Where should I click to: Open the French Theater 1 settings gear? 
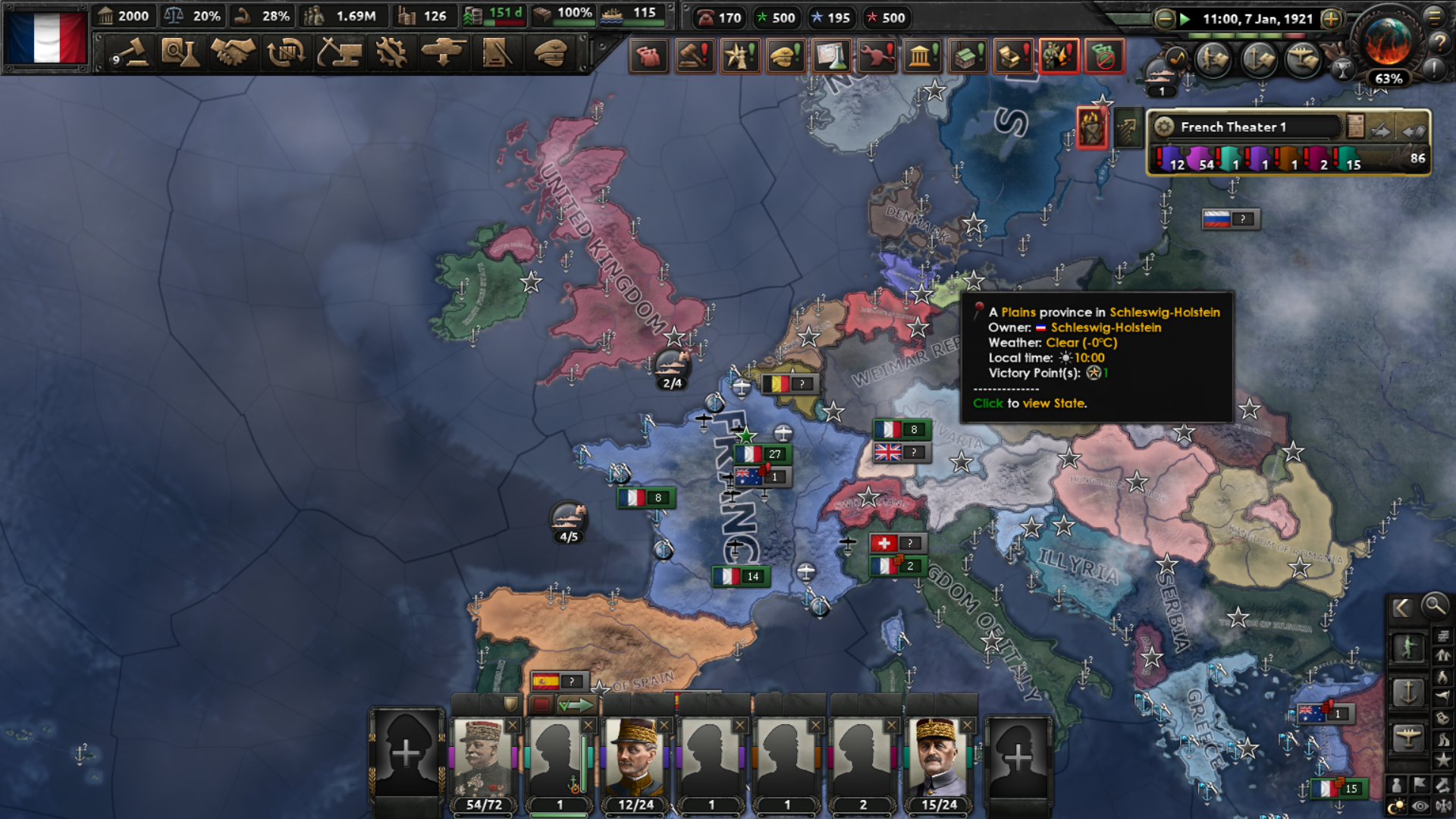(1165, 127)
